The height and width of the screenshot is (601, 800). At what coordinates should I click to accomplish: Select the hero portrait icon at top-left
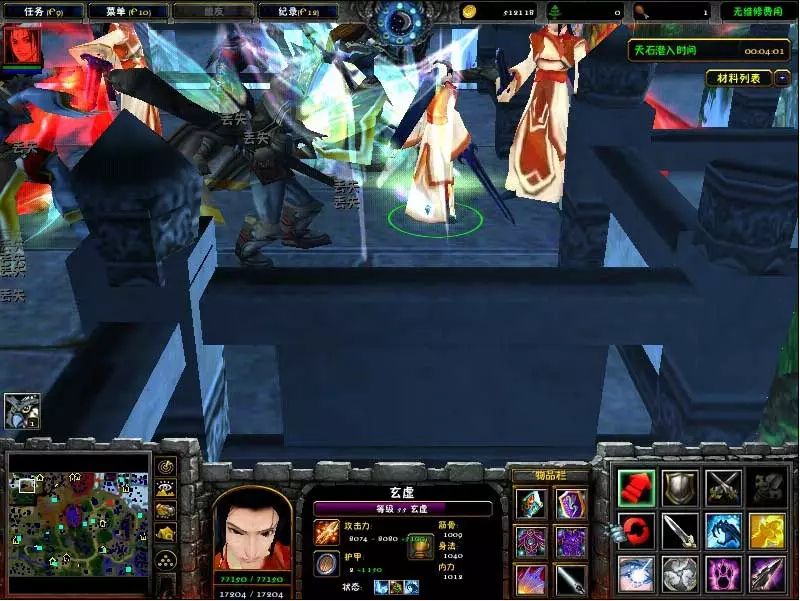22,45
